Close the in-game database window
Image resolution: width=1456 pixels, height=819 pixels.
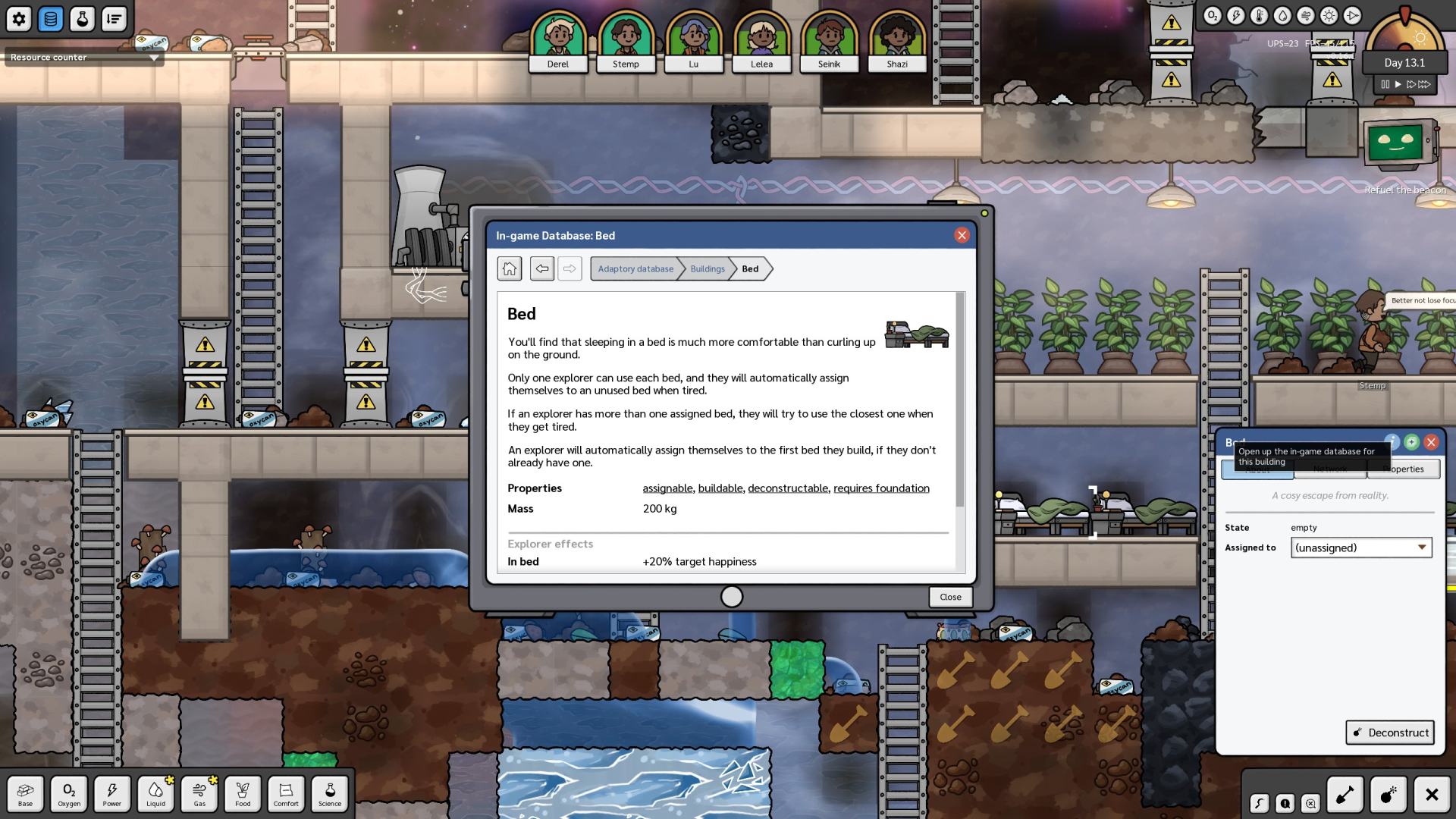(962, 235)
